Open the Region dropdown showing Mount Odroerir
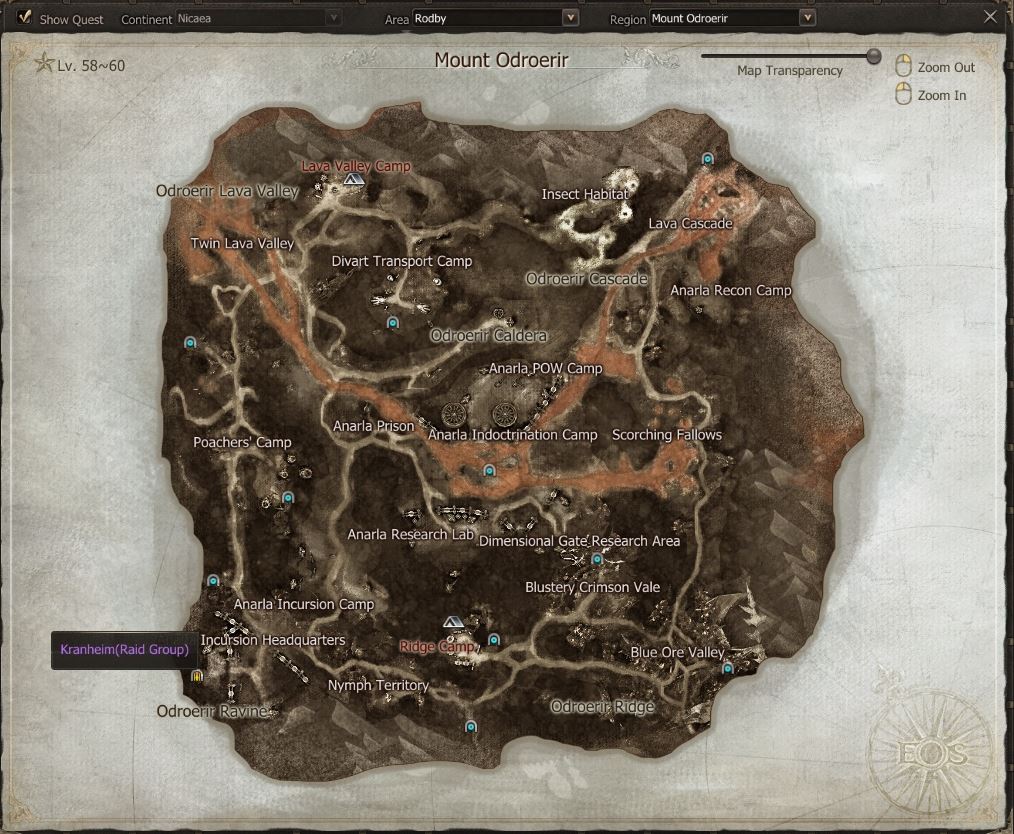 pyautogui.click(x=733, y=18)
